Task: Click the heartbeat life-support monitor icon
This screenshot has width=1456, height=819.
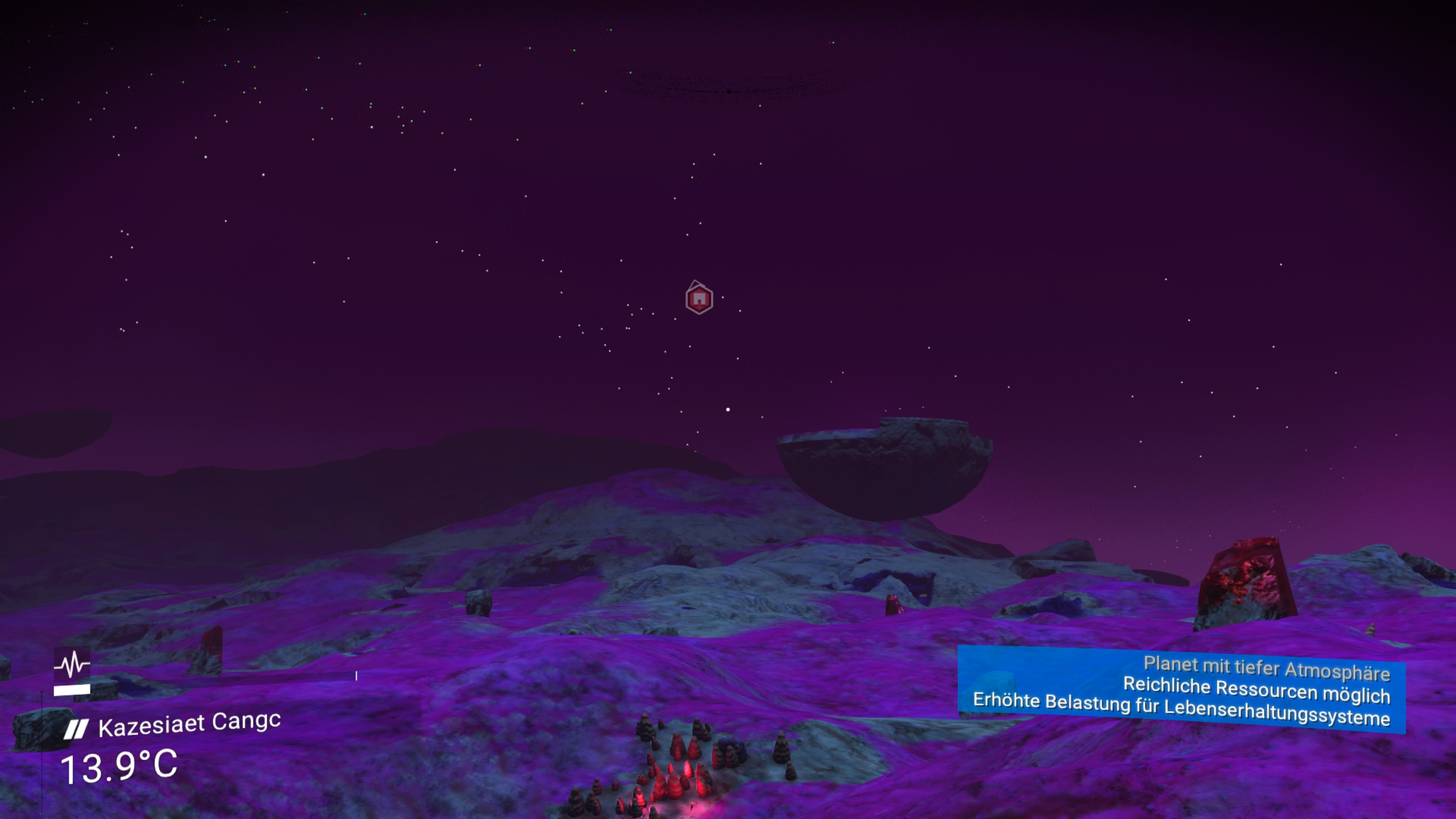Action: (x=72, y=663)
